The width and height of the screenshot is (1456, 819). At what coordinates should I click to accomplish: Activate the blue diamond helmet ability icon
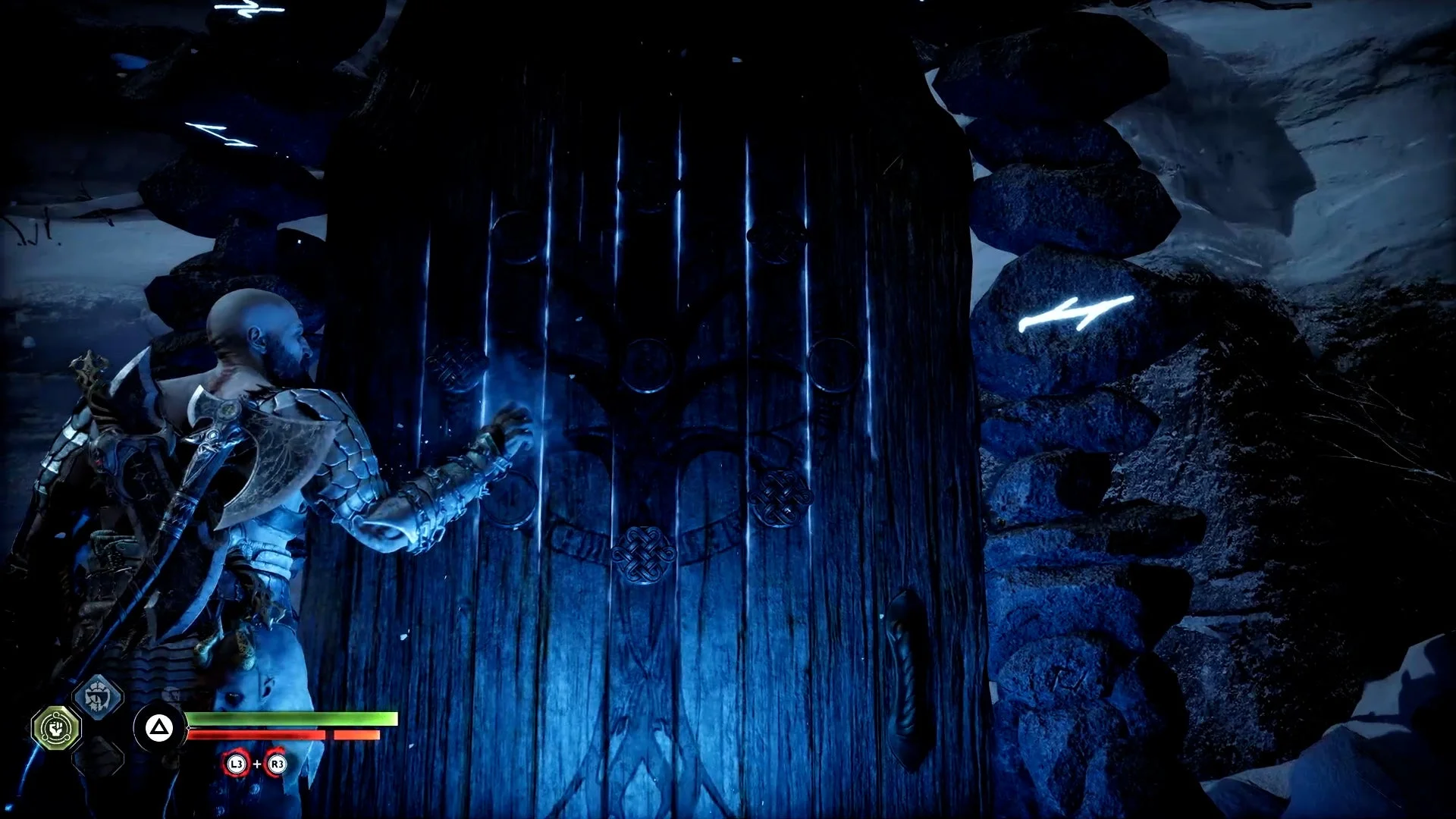(x=98, y=695)
